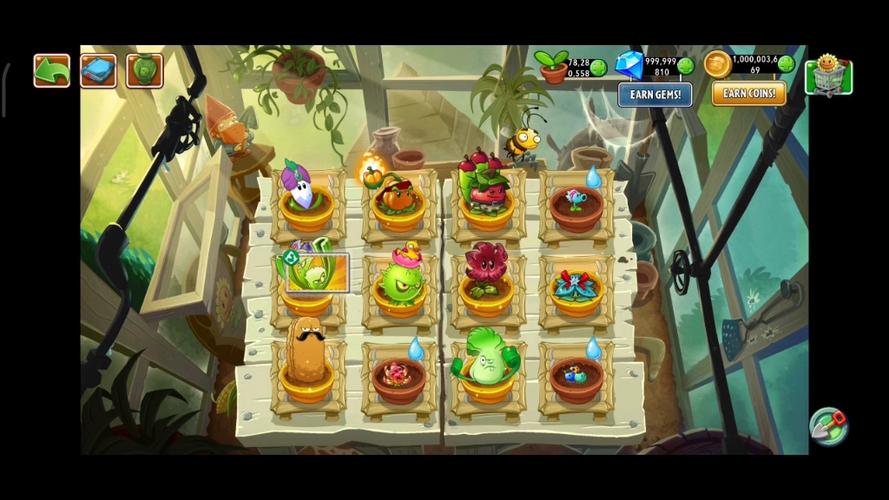Collect the cauliflower plant card
Viewport: 889px width, 500px height.
pos(315,271)
